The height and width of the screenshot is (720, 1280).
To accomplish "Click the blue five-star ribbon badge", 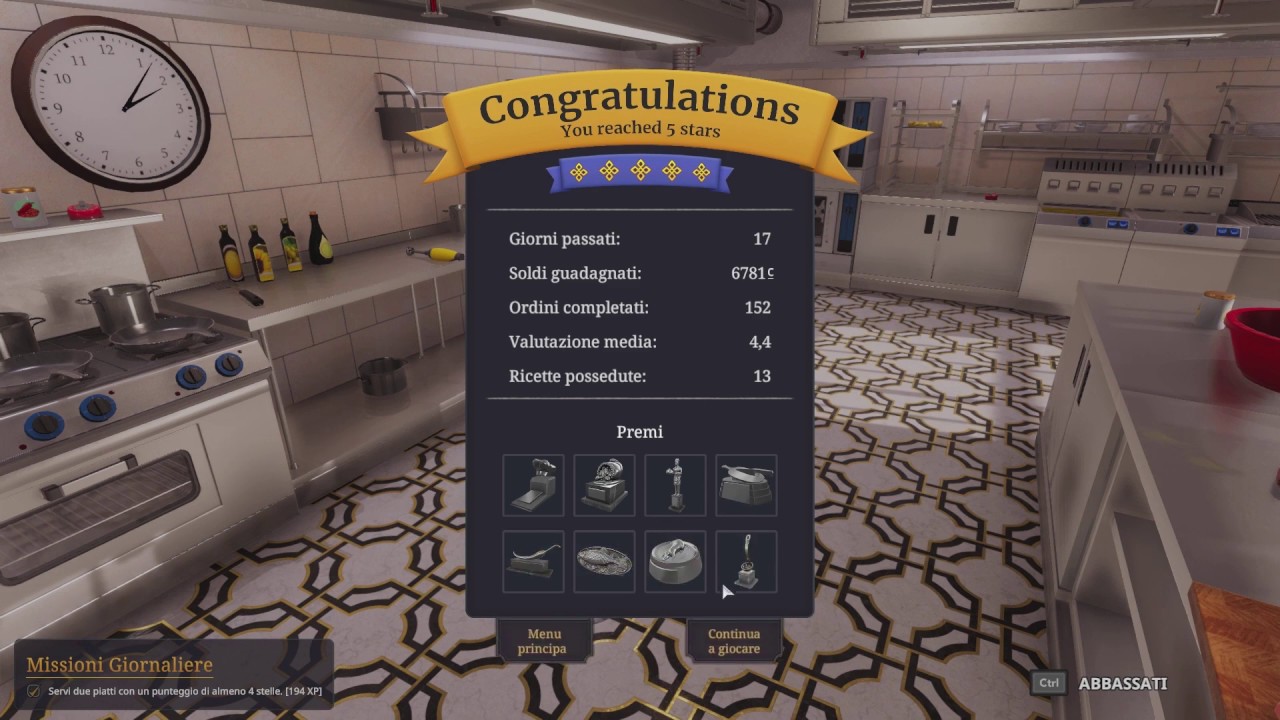I will [640, 171].
